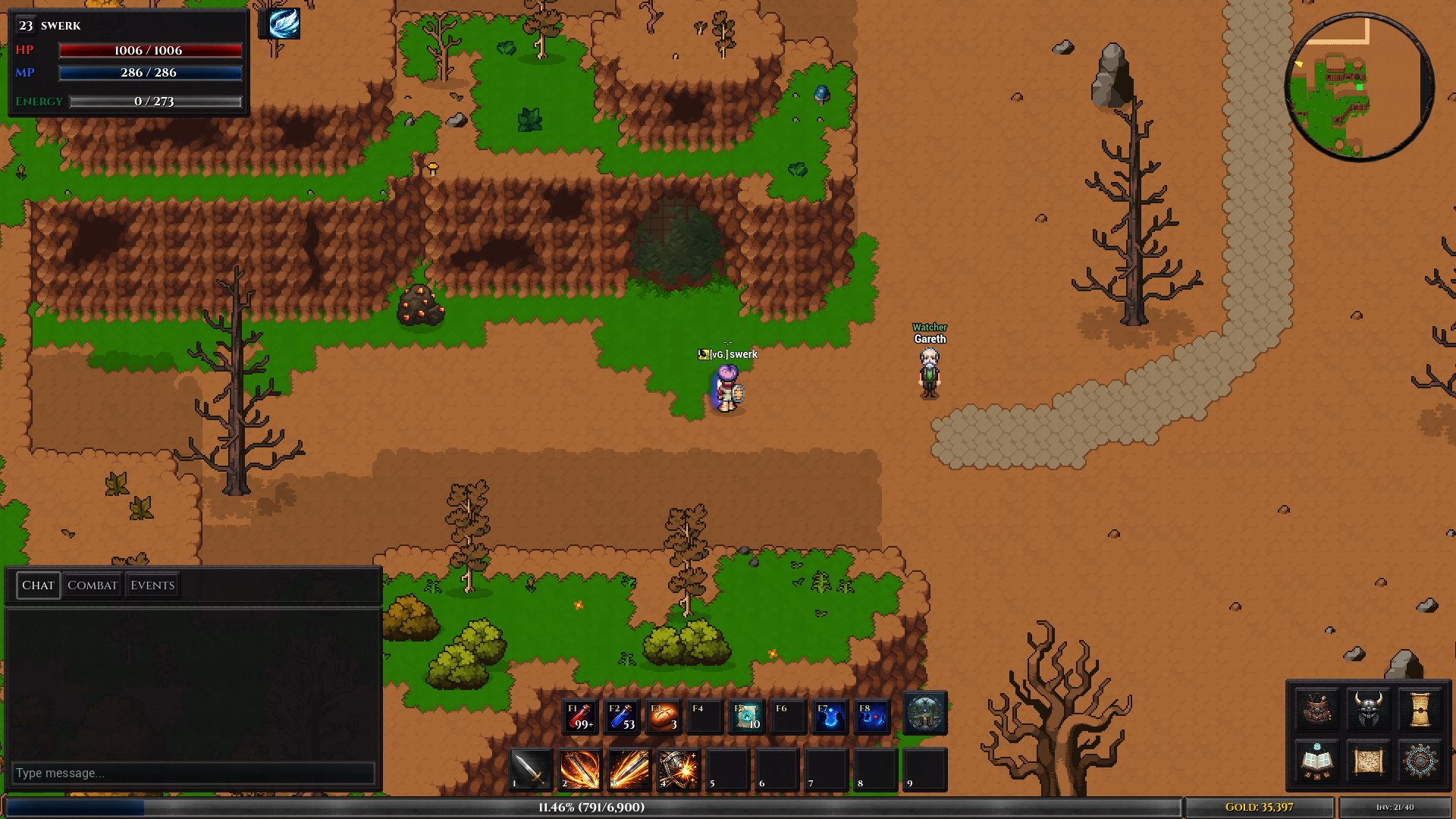Open the leather backpack inventory

point(1316,710)
